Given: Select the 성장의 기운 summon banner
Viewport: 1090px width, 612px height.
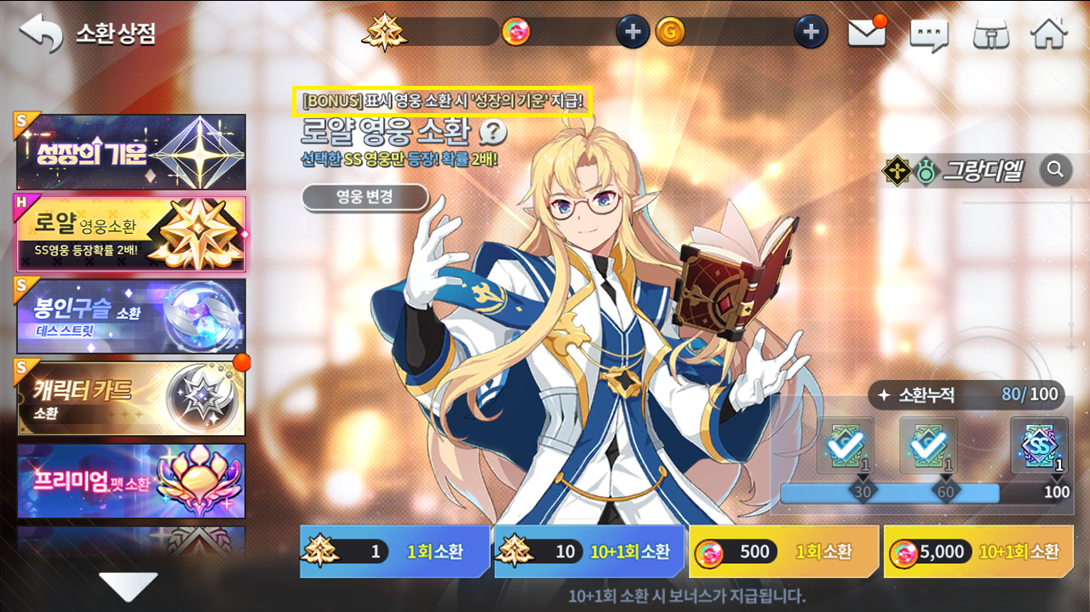Looking at the screenshot, I should (x=131, y=152).
